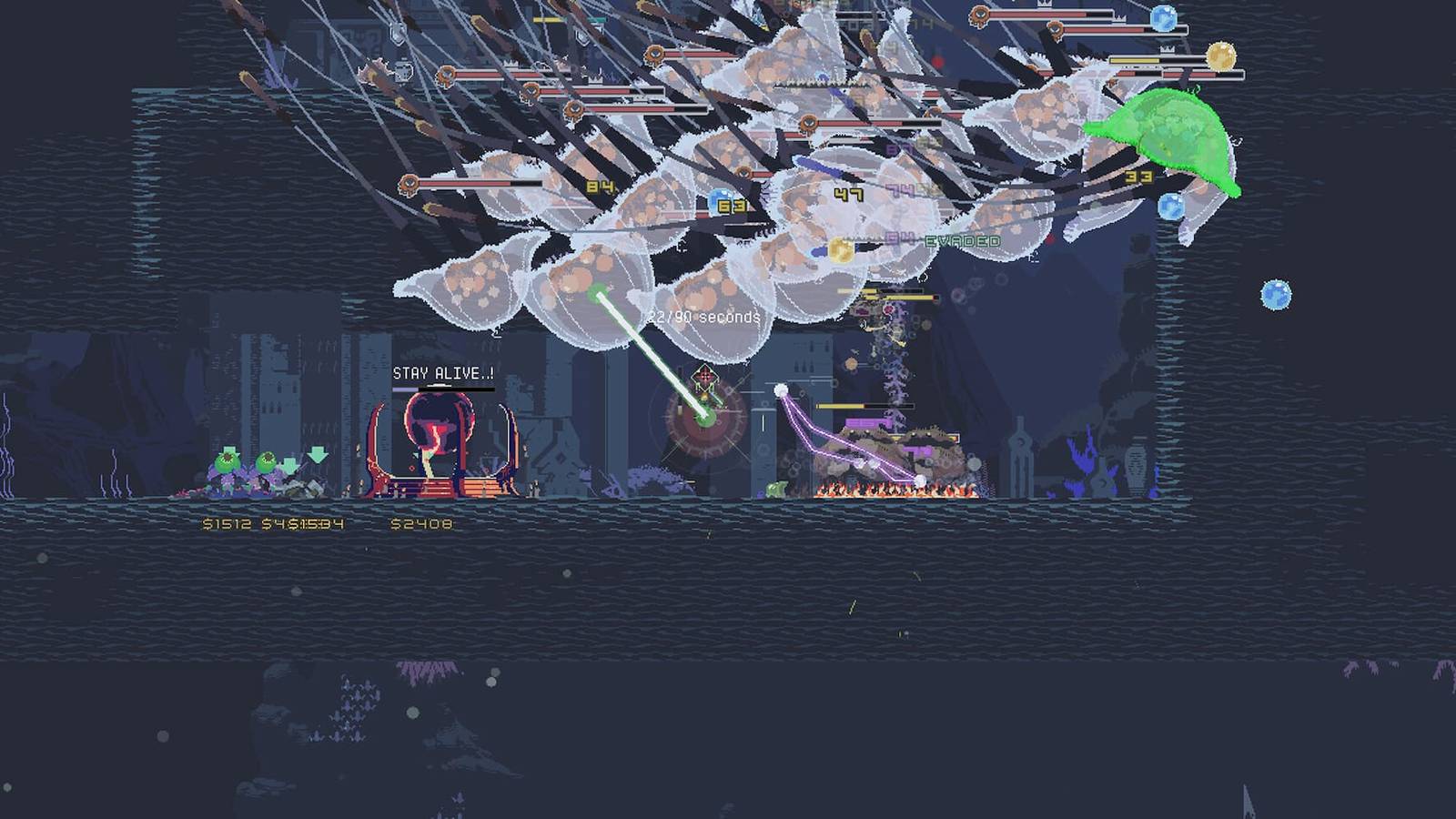Click the leftmost green plant turret
This screenshot has width=1456, height=819.
(x=226, y=462)
